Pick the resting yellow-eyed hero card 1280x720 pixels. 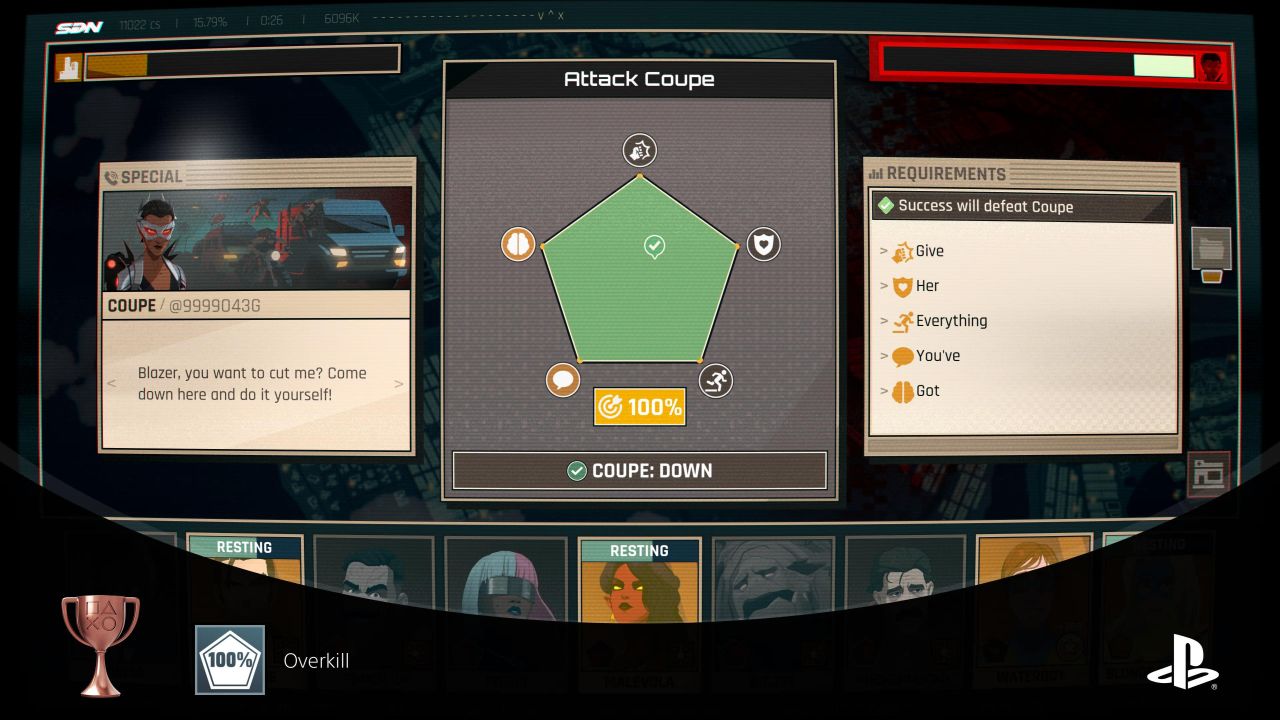(x=639, y=580)
